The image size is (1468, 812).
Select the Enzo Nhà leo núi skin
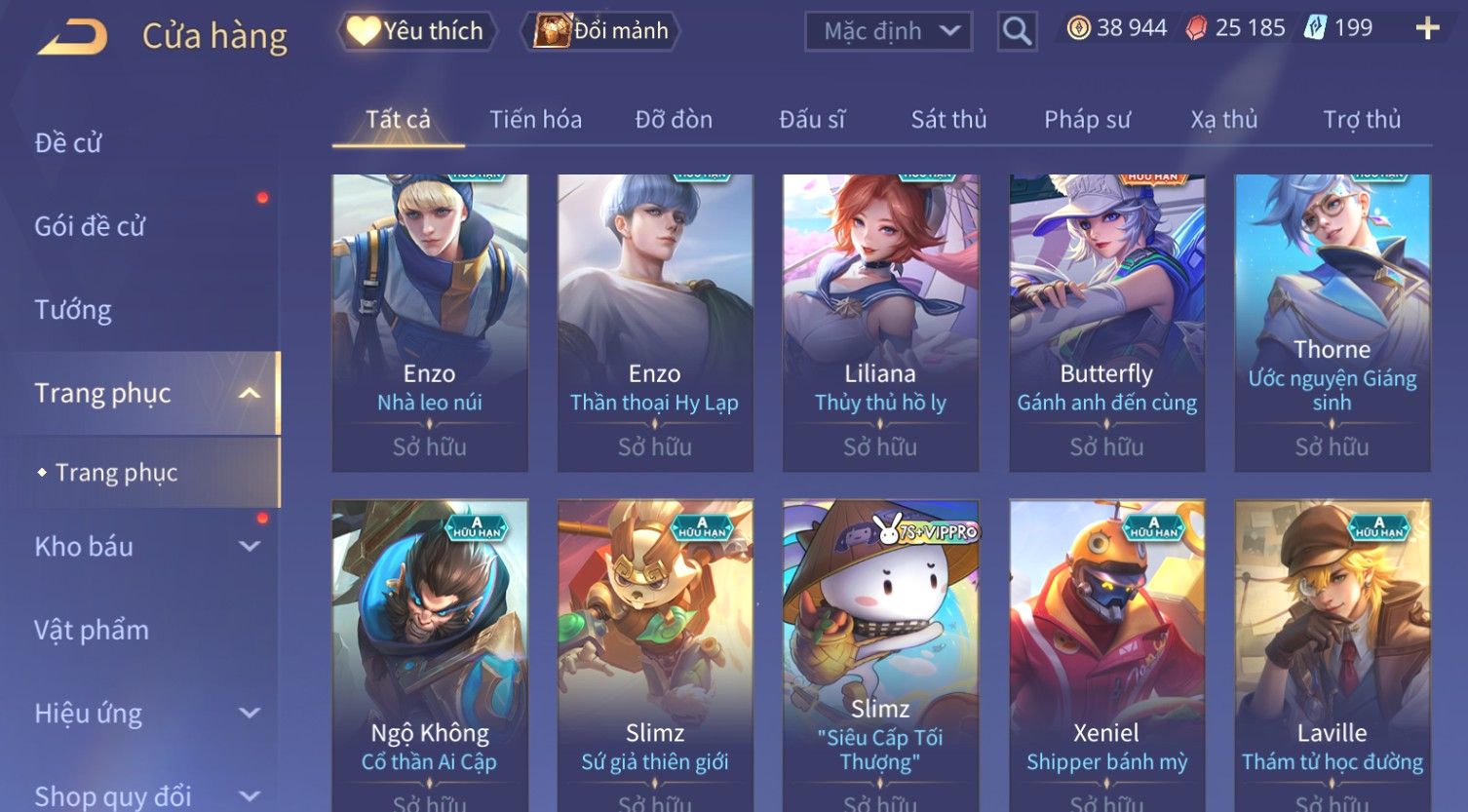point(430,322)
